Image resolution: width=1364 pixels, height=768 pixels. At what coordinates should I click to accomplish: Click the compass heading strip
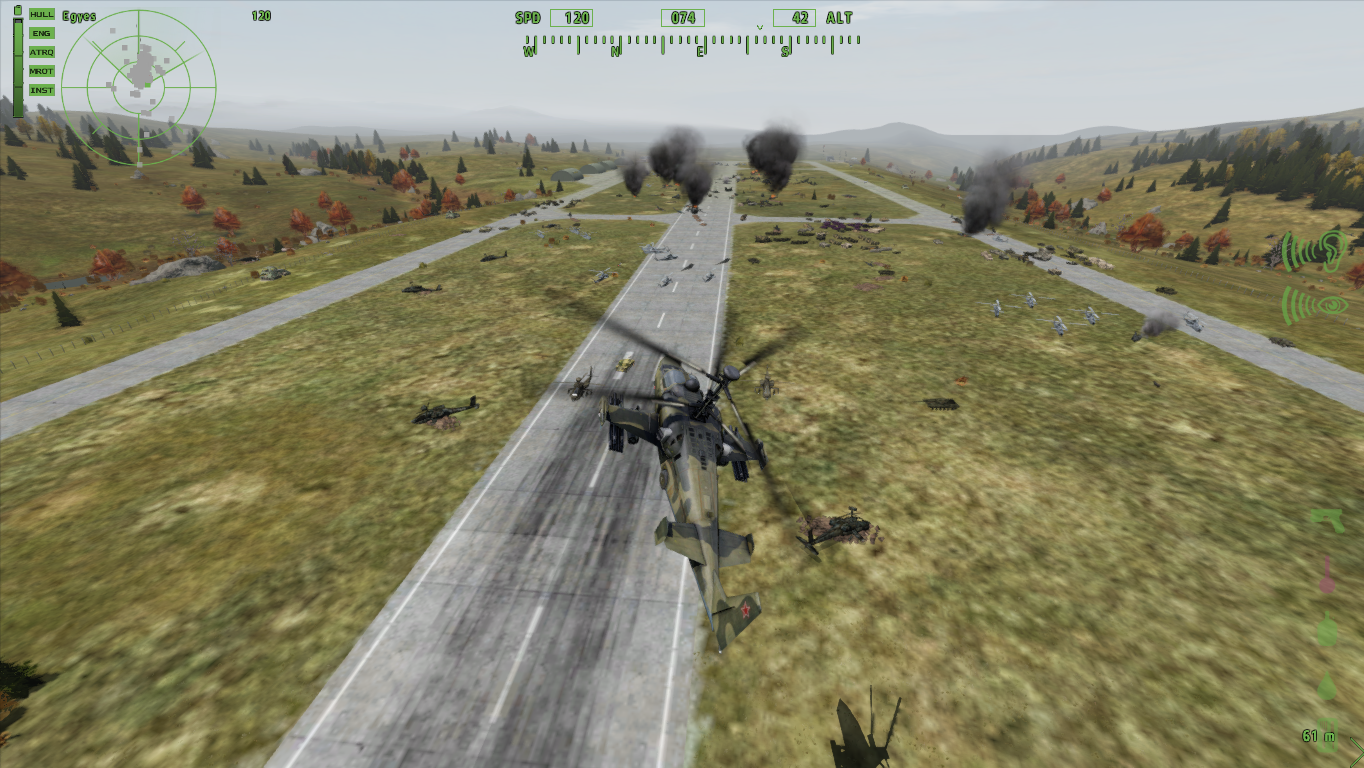tap(691, 44)
